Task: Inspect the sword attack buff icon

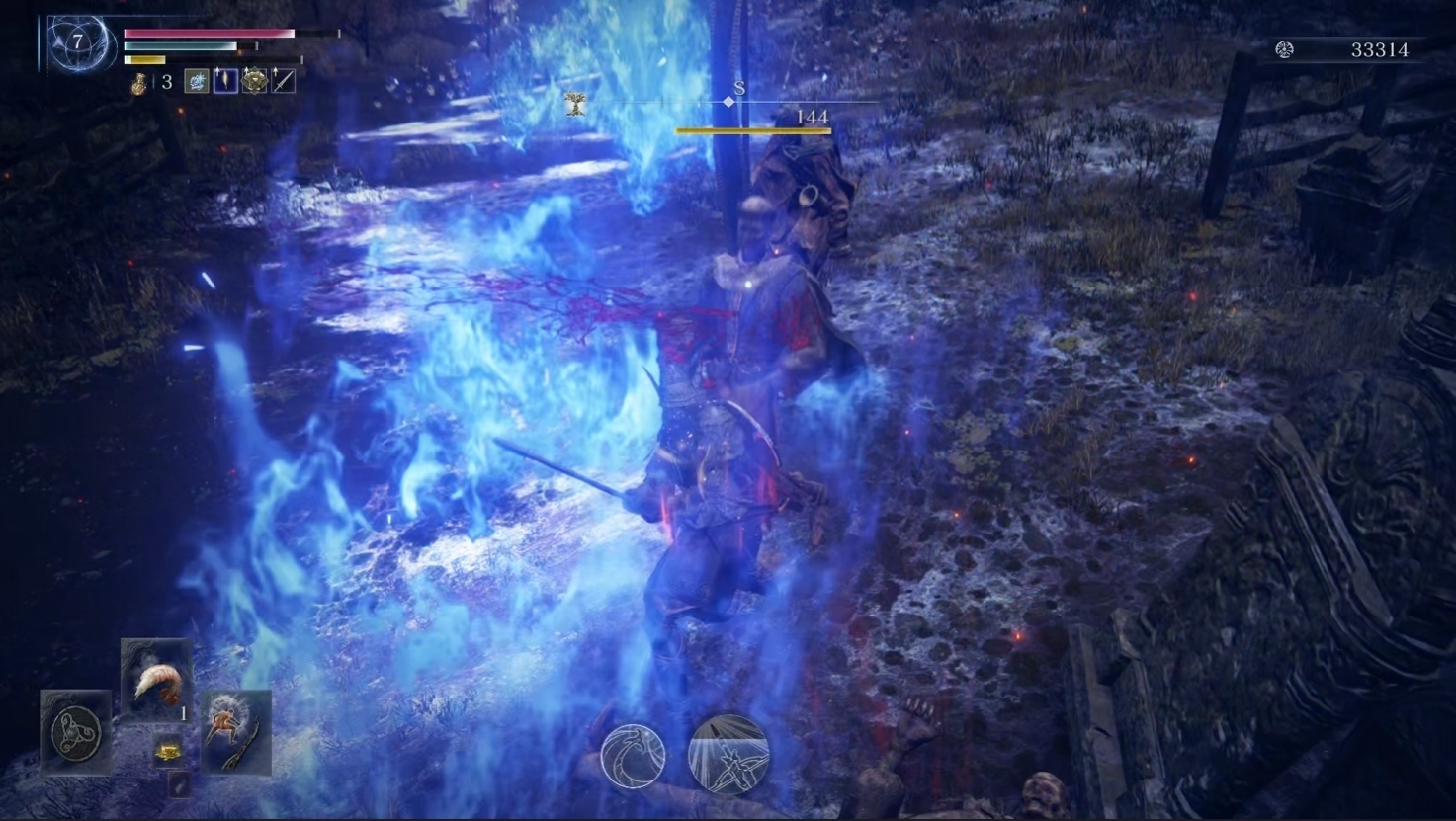Action: 283,82
